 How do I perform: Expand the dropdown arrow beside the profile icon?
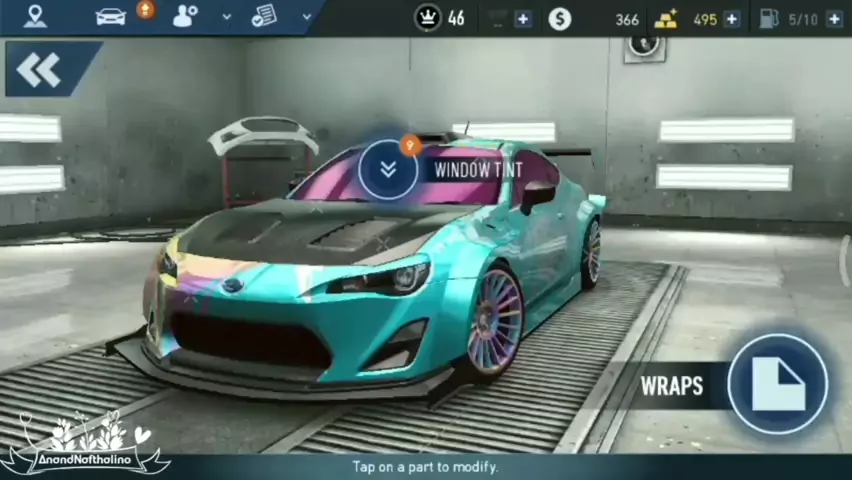(227, 17)
